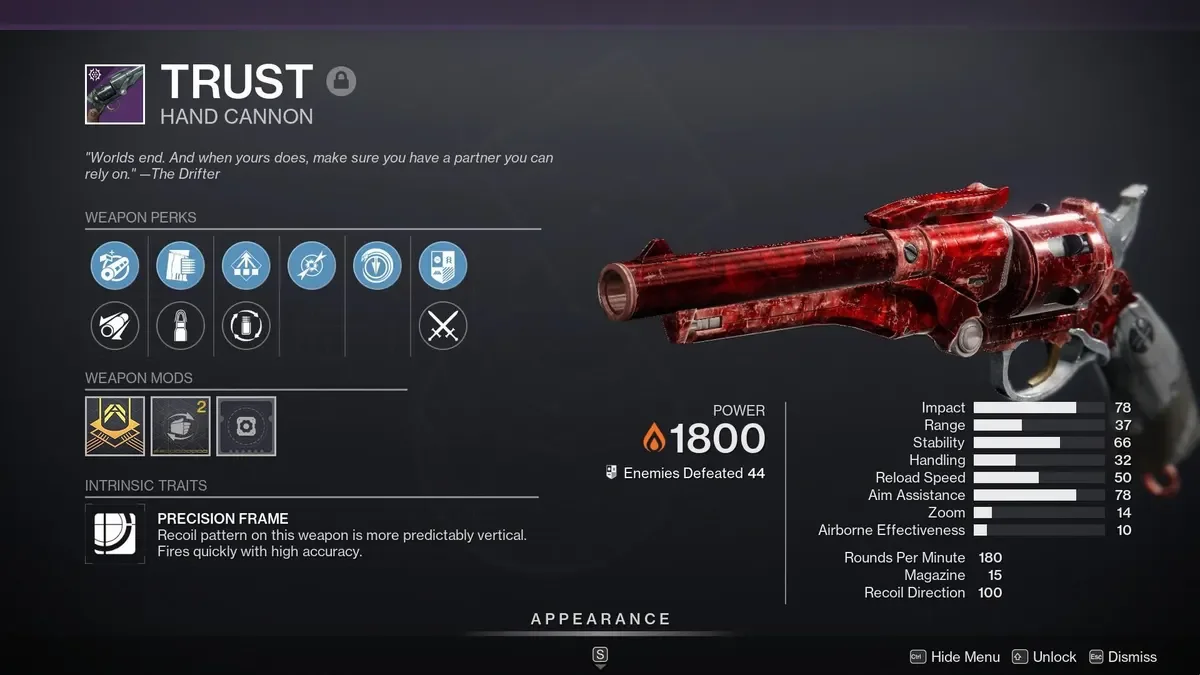Select the top barrel perk with sparkles
The width and height of the screenshot is (1200, 675).
pyautogui.click(x=115, y=266)
